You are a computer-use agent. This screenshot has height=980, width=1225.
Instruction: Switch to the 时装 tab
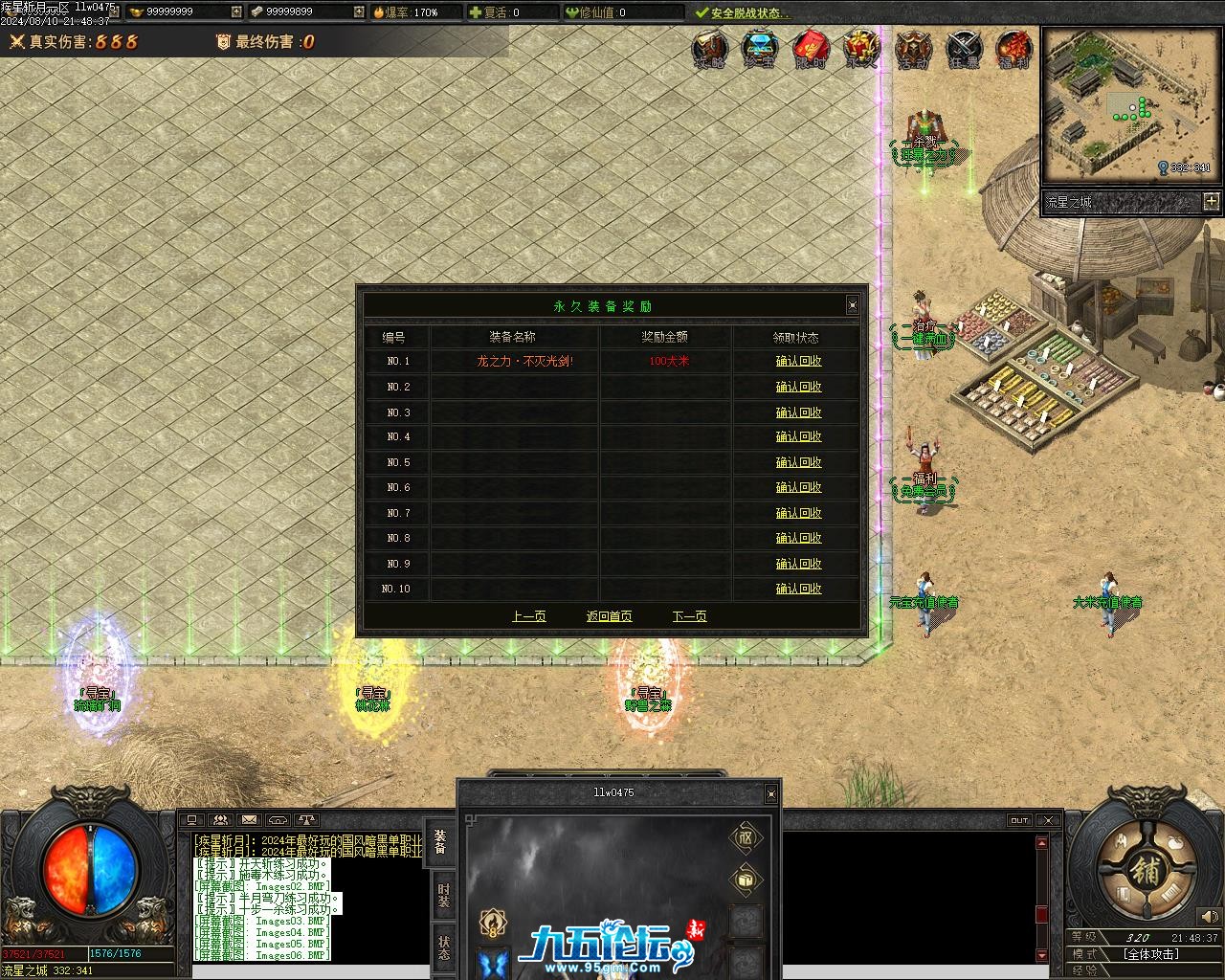pos(443,895)
